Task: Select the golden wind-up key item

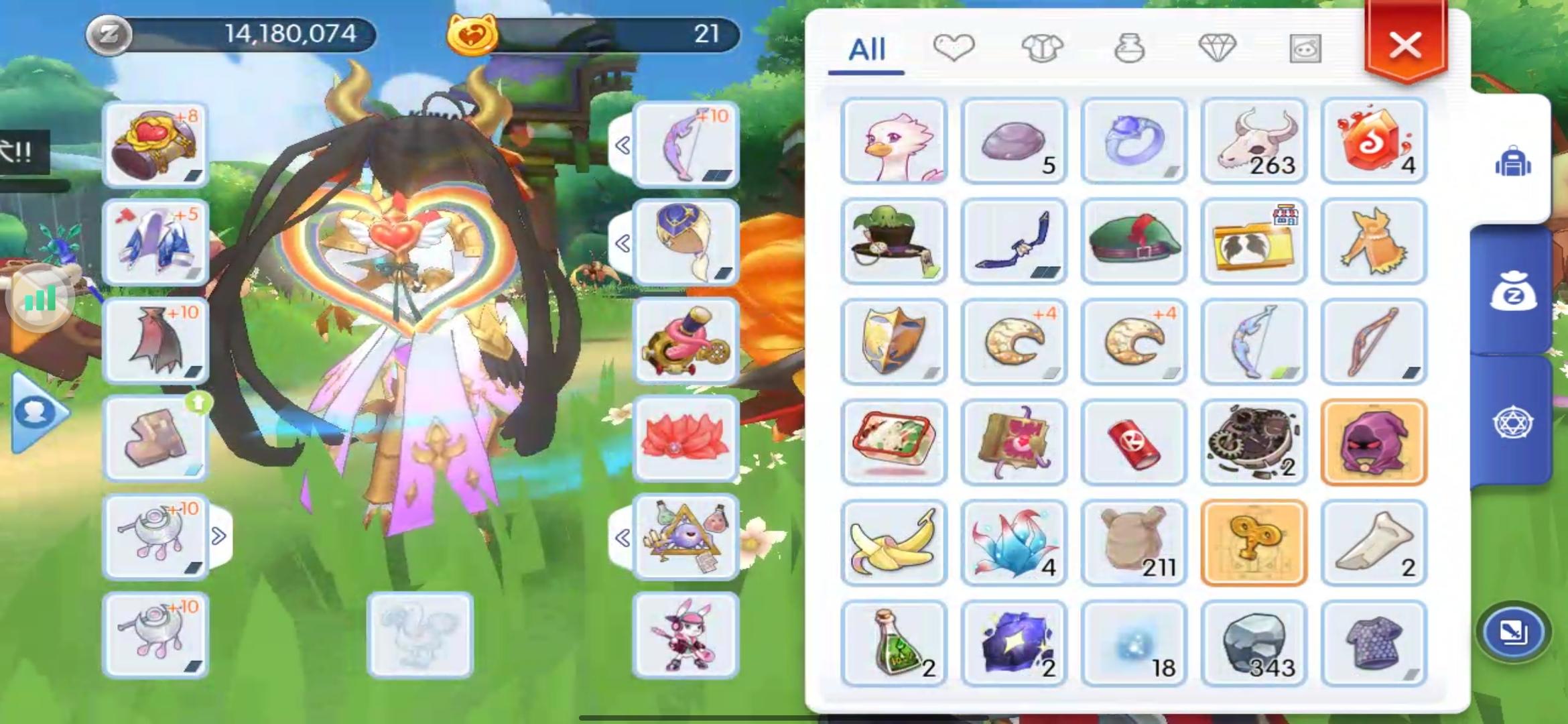Action: click(1254, 542)
